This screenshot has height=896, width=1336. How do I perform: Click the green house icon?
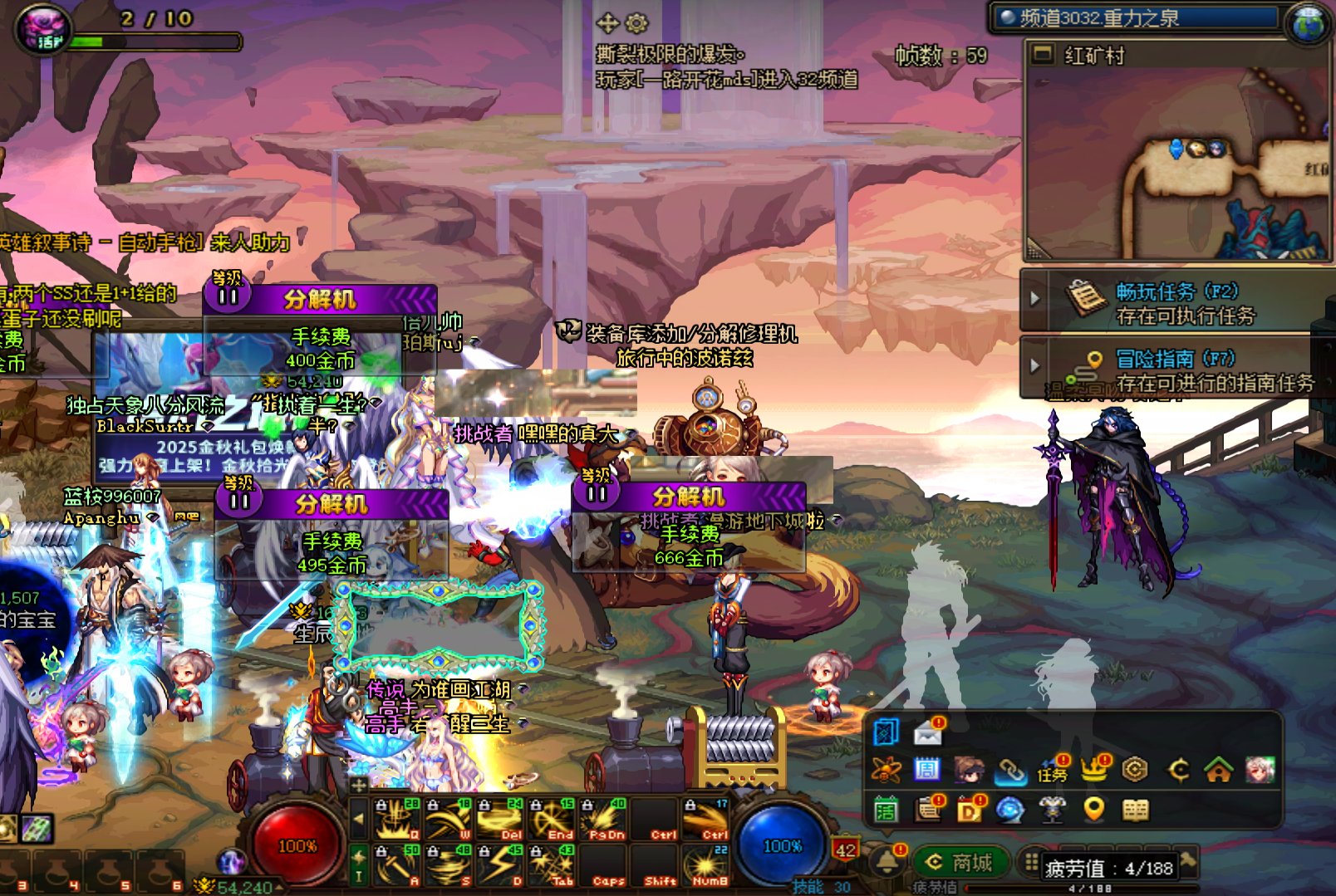click(1218, 771)
